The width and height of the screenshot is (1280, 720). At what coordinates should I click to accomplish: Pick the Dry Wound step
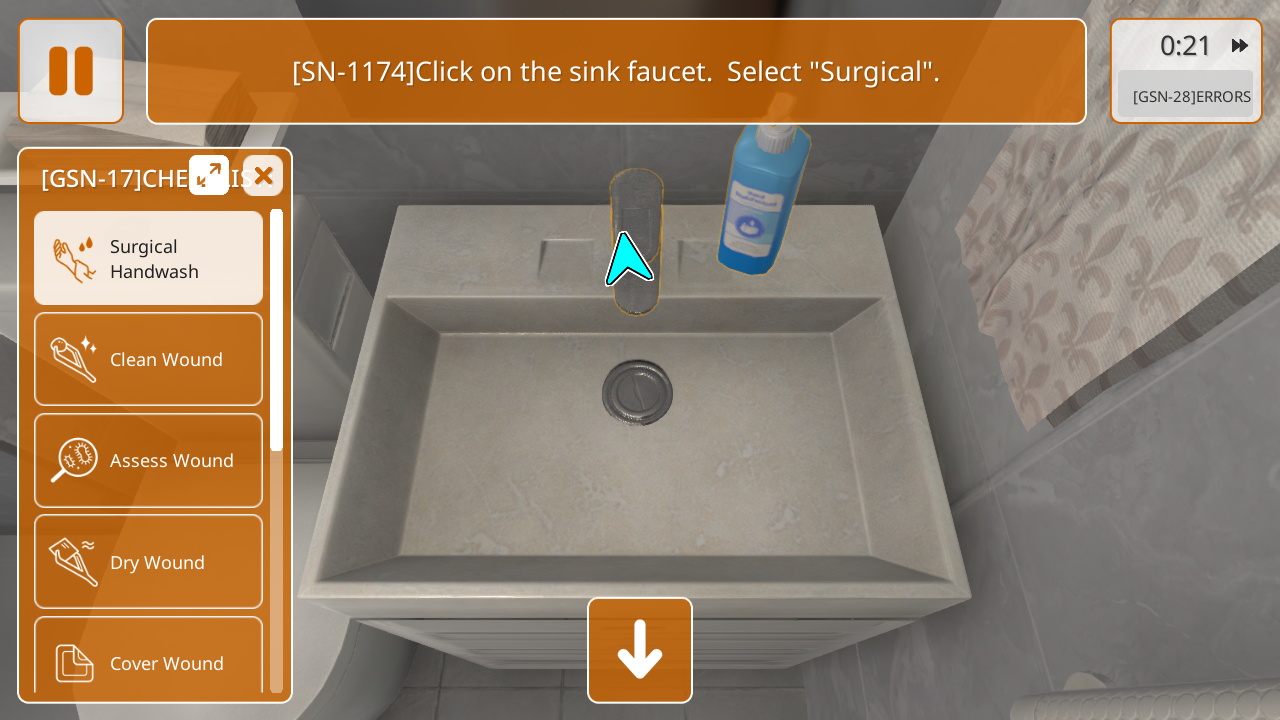click(x=148, y=562)
